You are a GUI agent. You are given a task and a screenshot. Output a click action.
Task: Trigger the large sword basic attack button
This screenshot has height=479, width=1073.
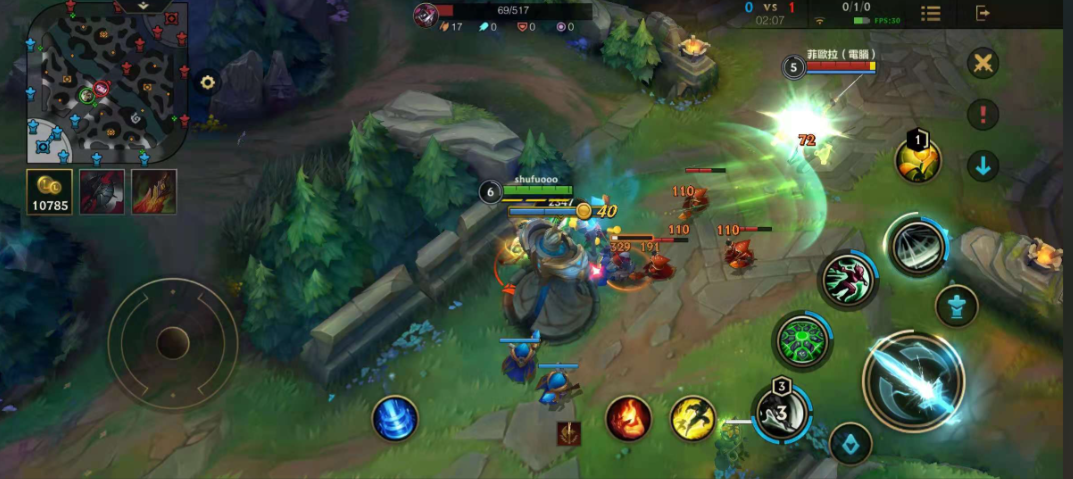[913, 381]
